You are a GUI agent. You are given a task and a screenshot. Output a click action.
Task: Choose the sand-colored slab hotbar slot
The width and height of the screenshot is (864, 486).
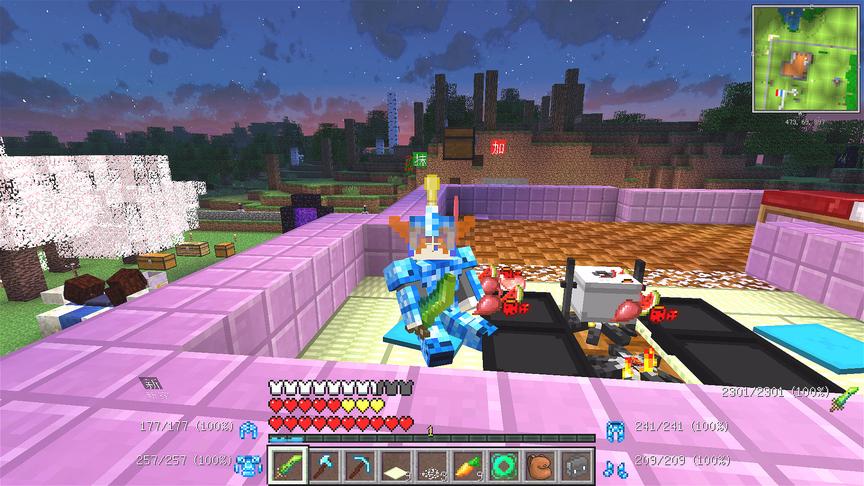click(x=393, y=466)
